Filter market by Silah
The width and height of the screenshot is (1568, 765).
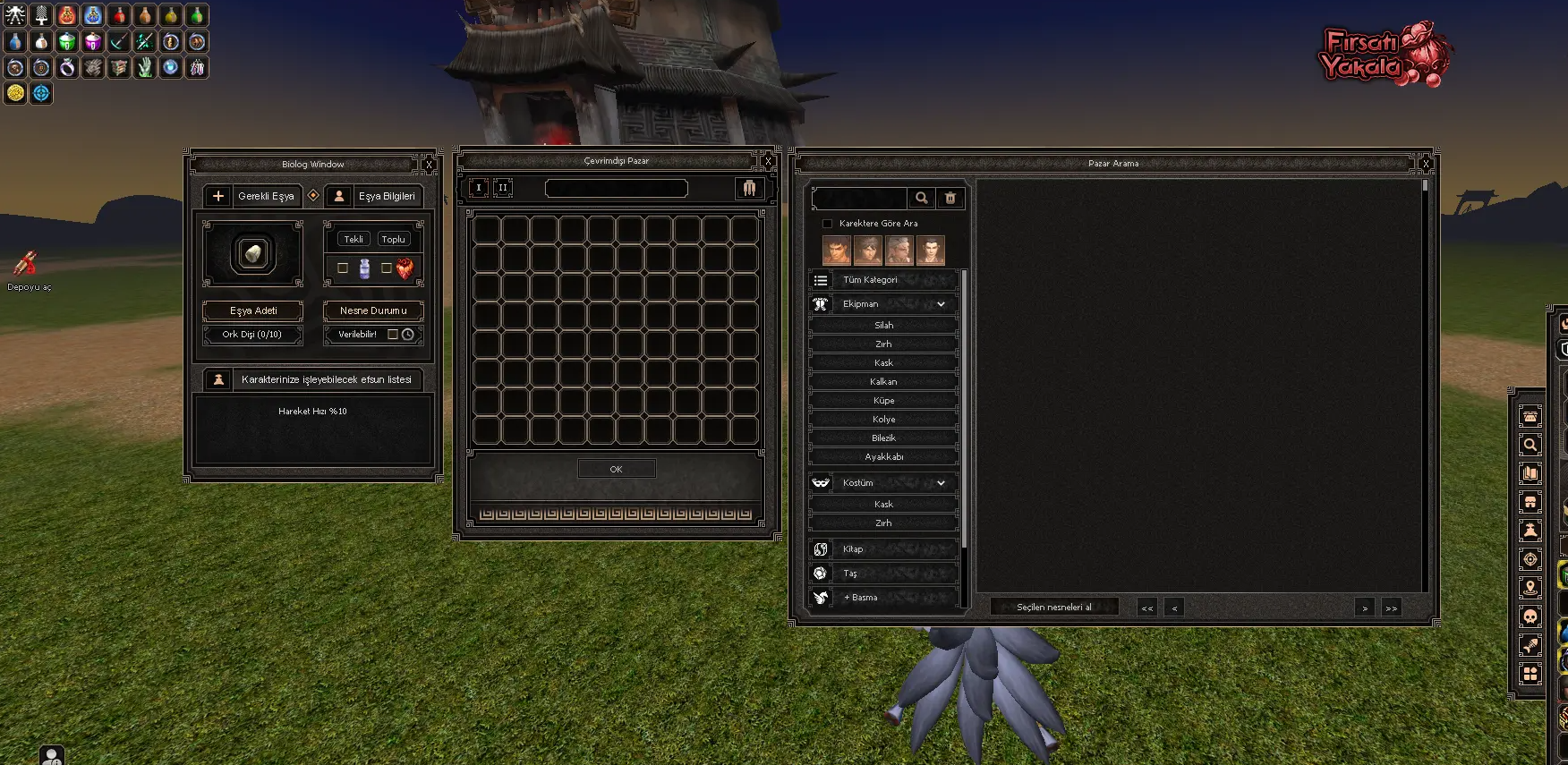point(883,326)
